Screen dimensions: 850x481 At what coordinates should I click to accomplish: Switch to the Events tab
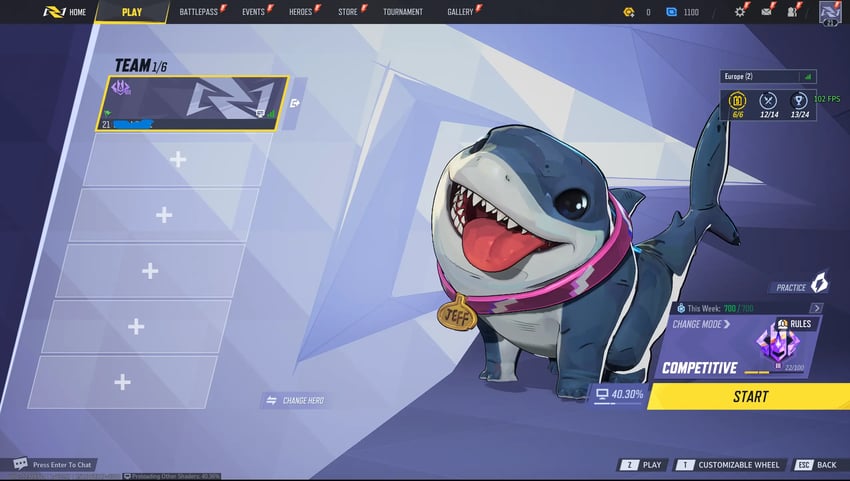(253, 12)
